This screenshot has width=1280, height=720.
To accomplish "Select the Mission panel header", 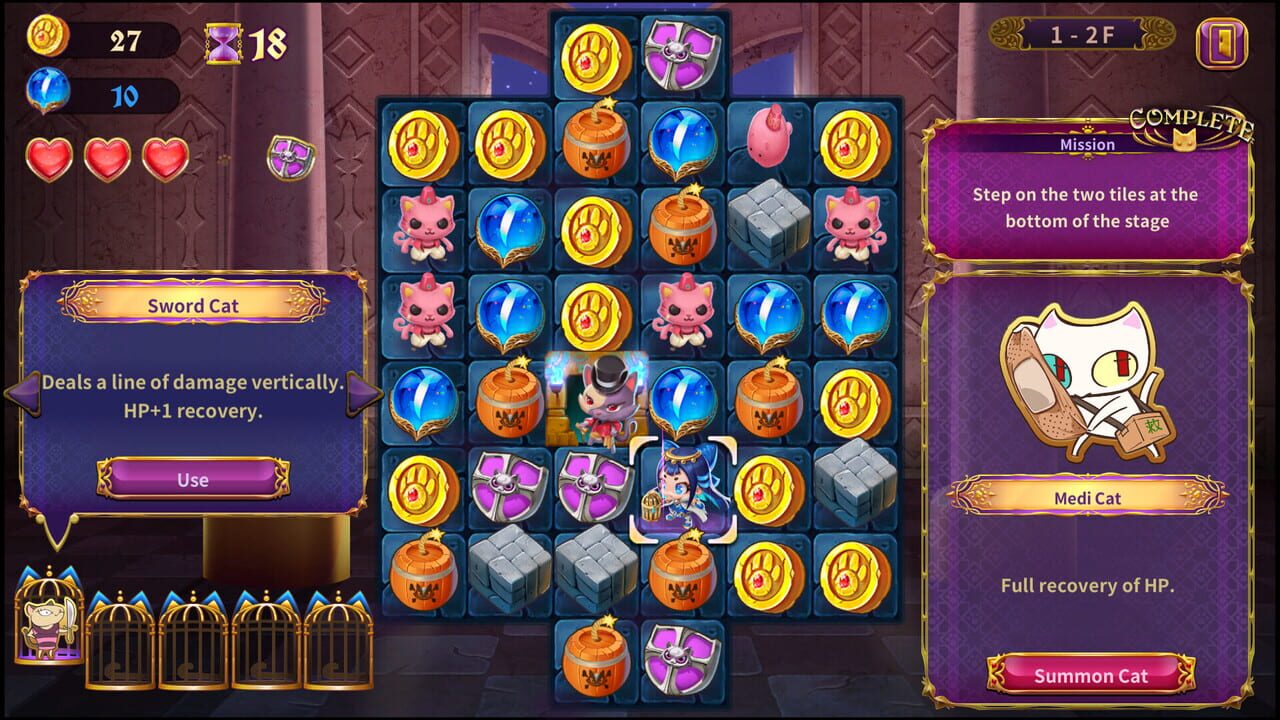I will click(x=1087, y=143).
